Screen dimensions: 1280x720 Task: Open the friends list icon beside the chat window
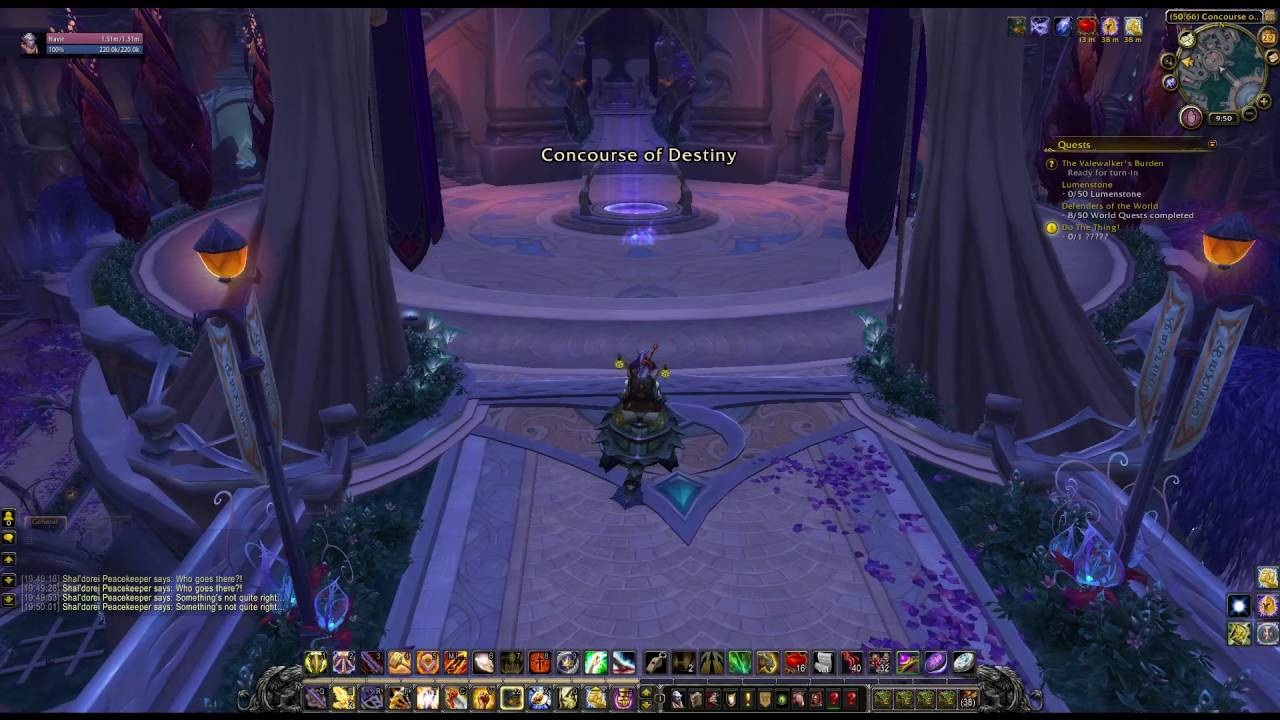coord(9,518)
